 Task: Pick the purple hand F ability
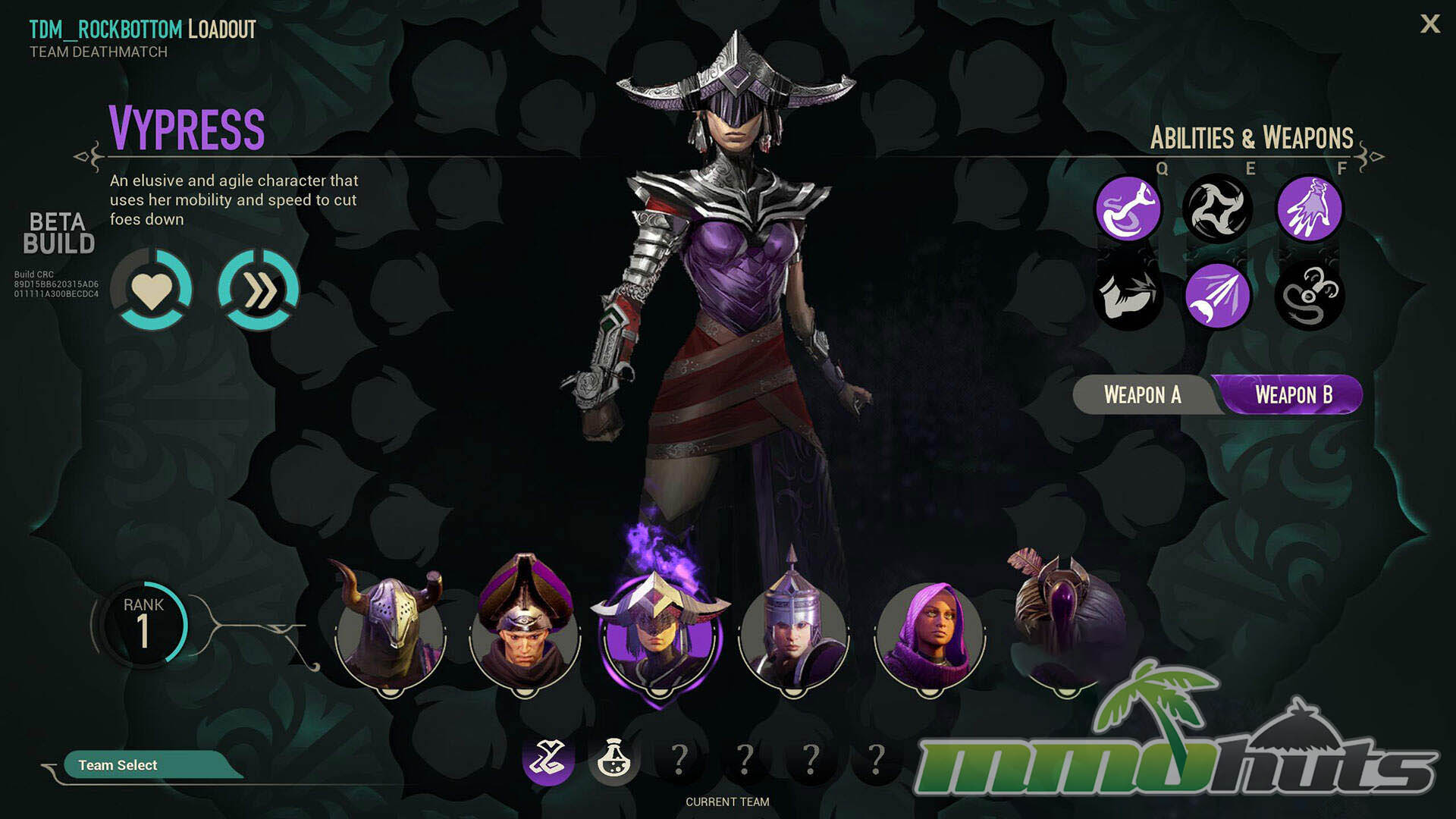[x=1309, y=209]
